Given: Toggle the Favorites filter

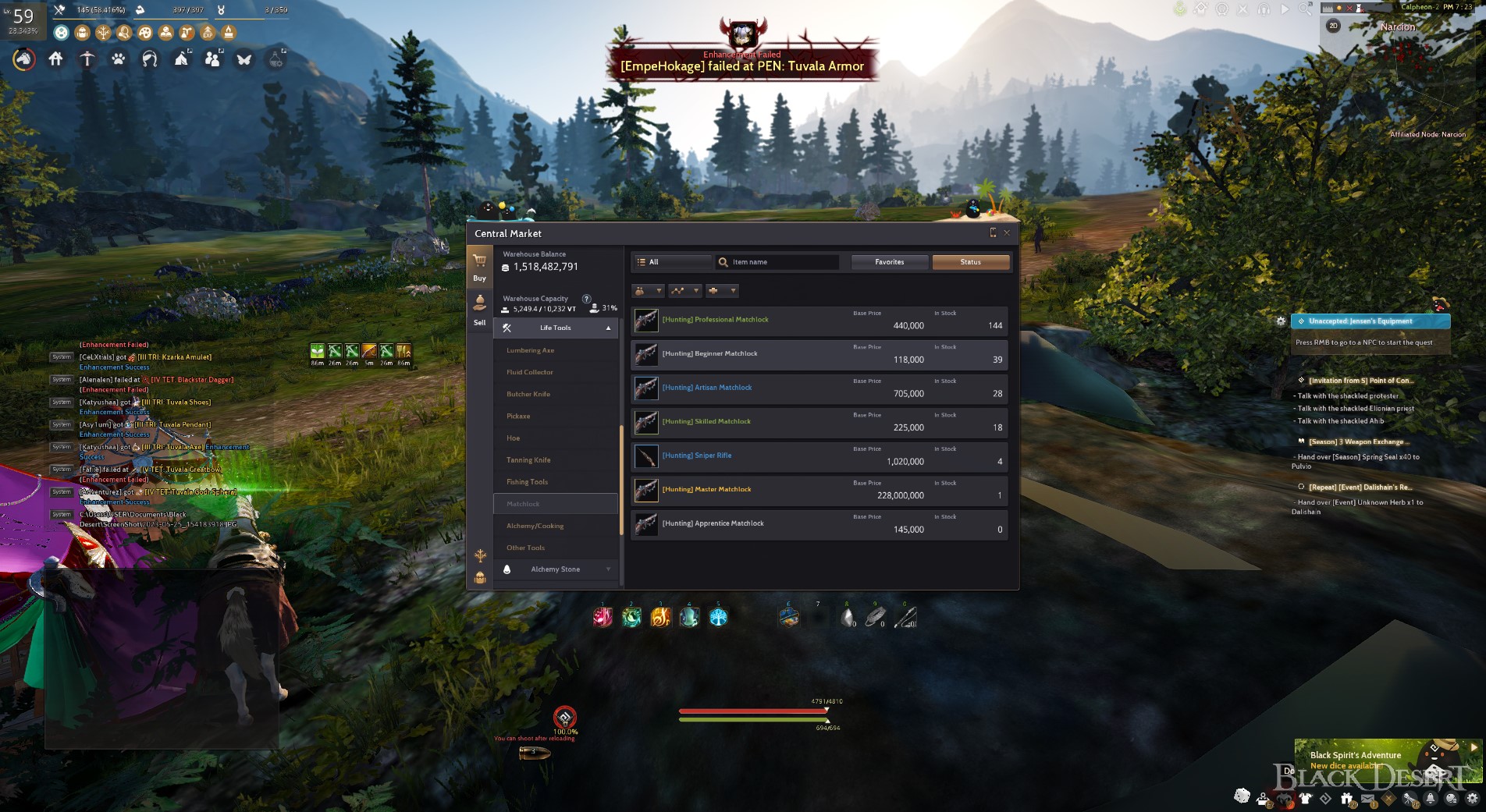Looking at the screenshot, I should 890,262.
